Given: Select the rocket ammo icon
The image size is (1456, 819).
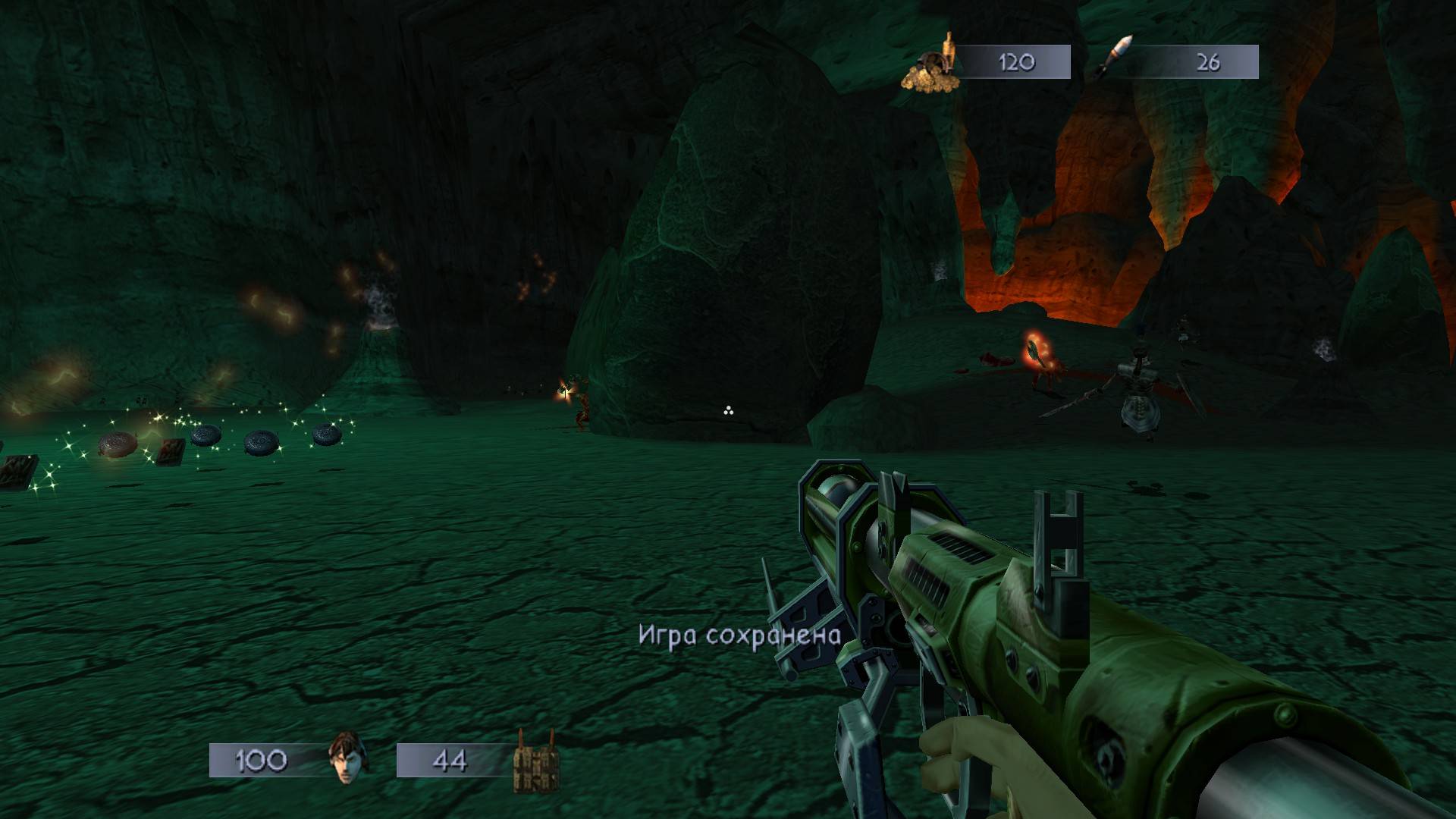Looking at the screenshot, I should [x=1114, y=58].
